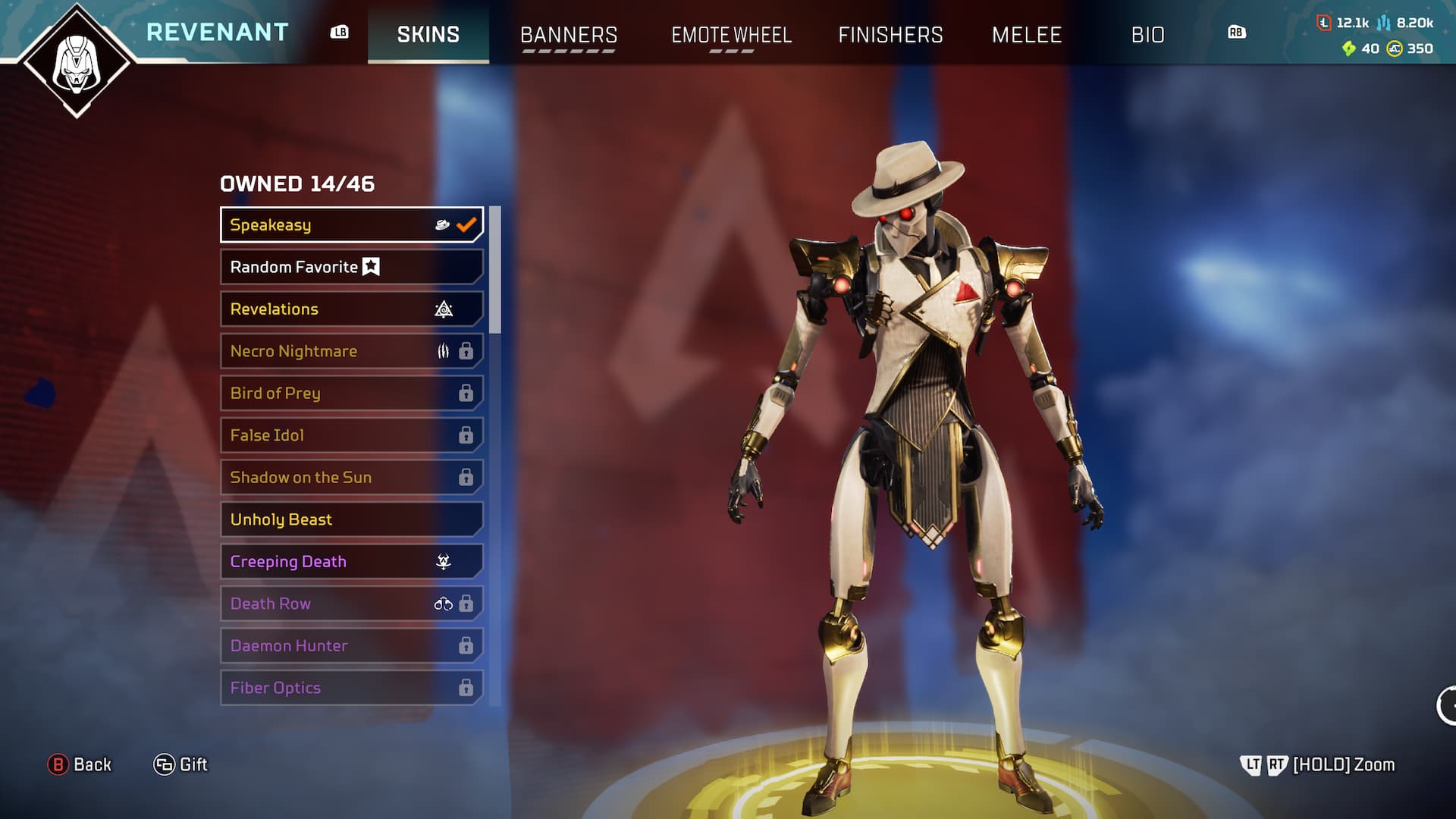Select the Daemon Hunter skin
This screenshot has height=819, width=1456.
click(351, 646)
